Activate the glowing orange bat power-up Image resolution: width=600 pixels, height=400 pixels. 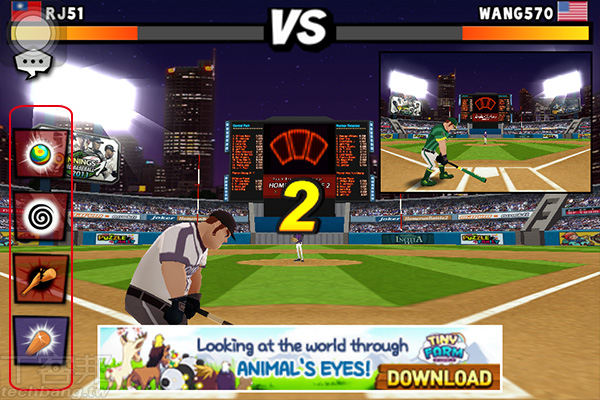(41, 339)
